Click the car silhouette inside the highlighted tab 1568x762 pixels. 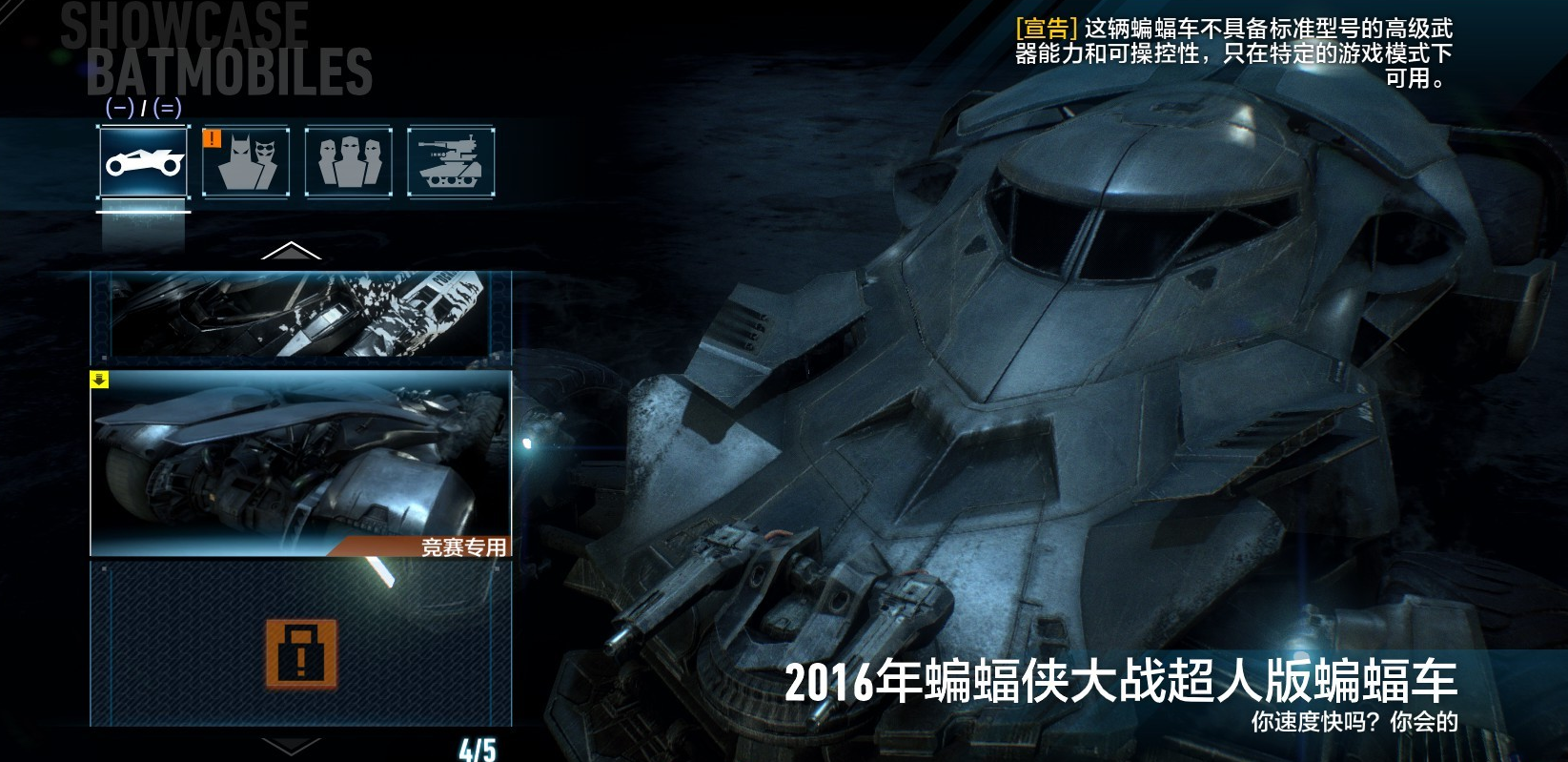[x=144, y=162]
